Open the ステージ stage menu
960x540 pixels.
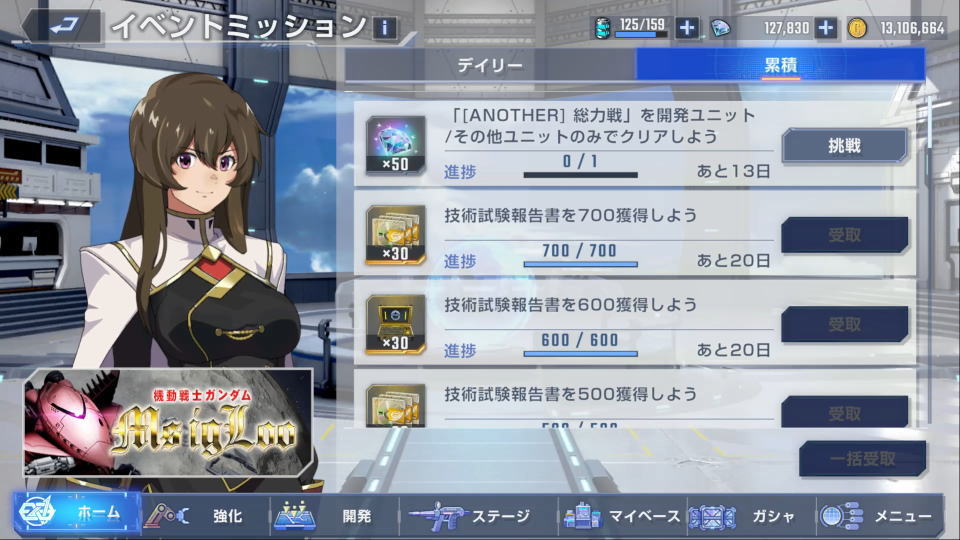point(476,516)
